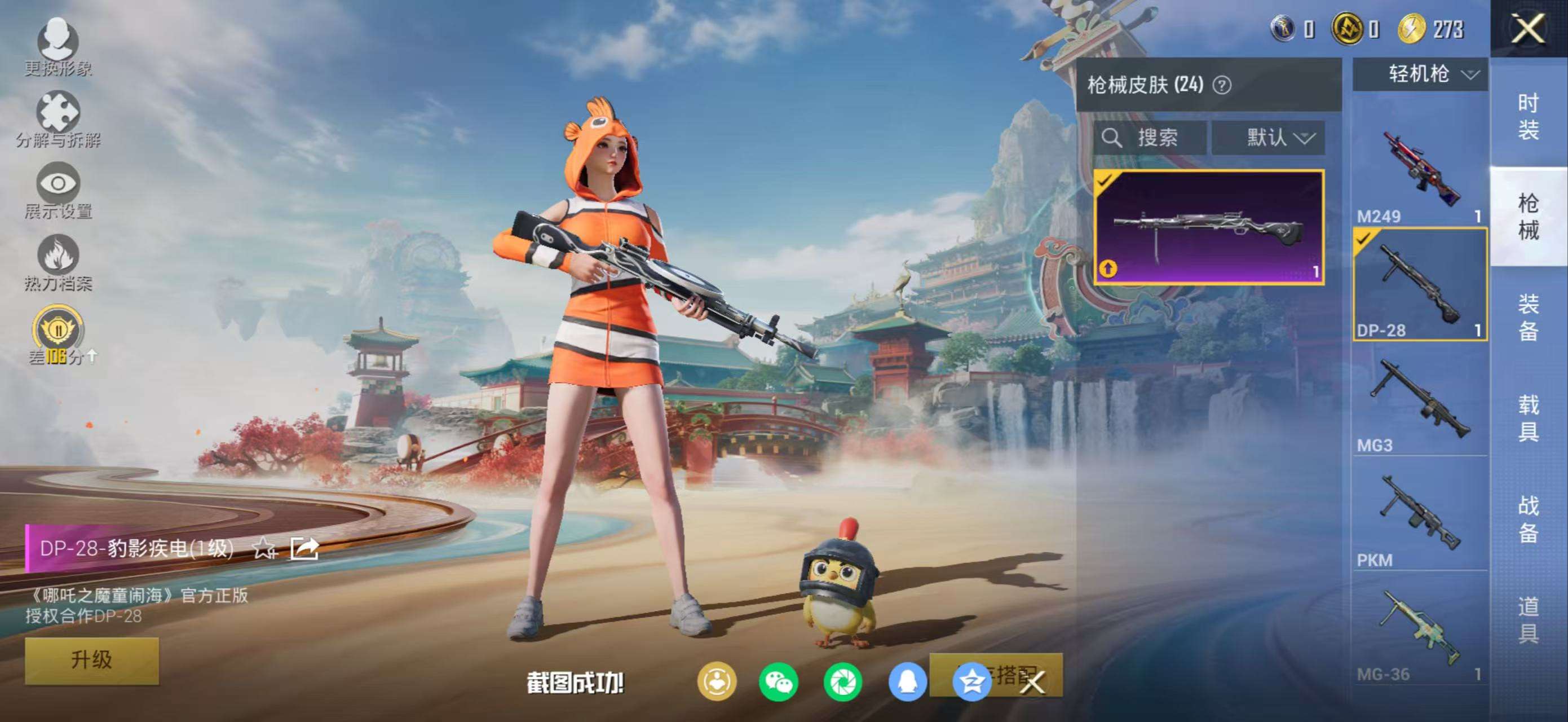Open the 枪械皮肤 help question mark
Image resolution: width=1568 pixels, height=722 pixels.
click(1222, 85)
